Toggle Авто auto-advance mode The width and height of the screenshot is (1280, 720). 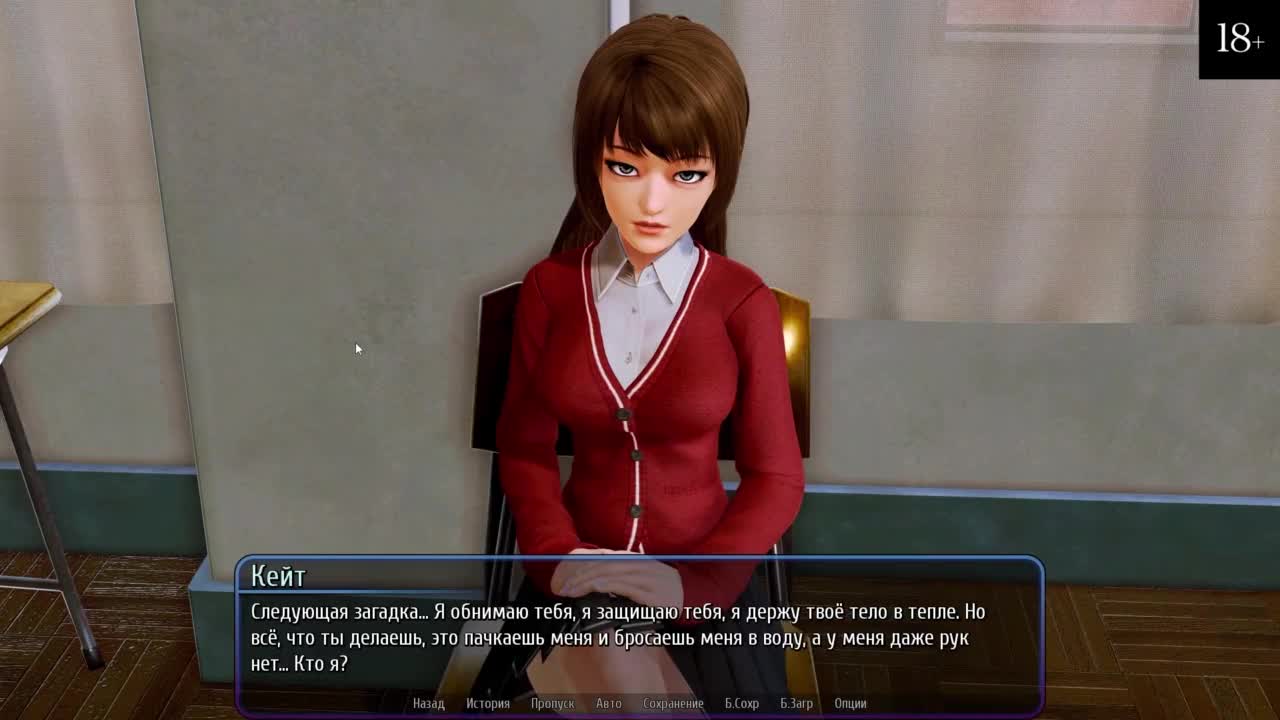click(608, 703)
